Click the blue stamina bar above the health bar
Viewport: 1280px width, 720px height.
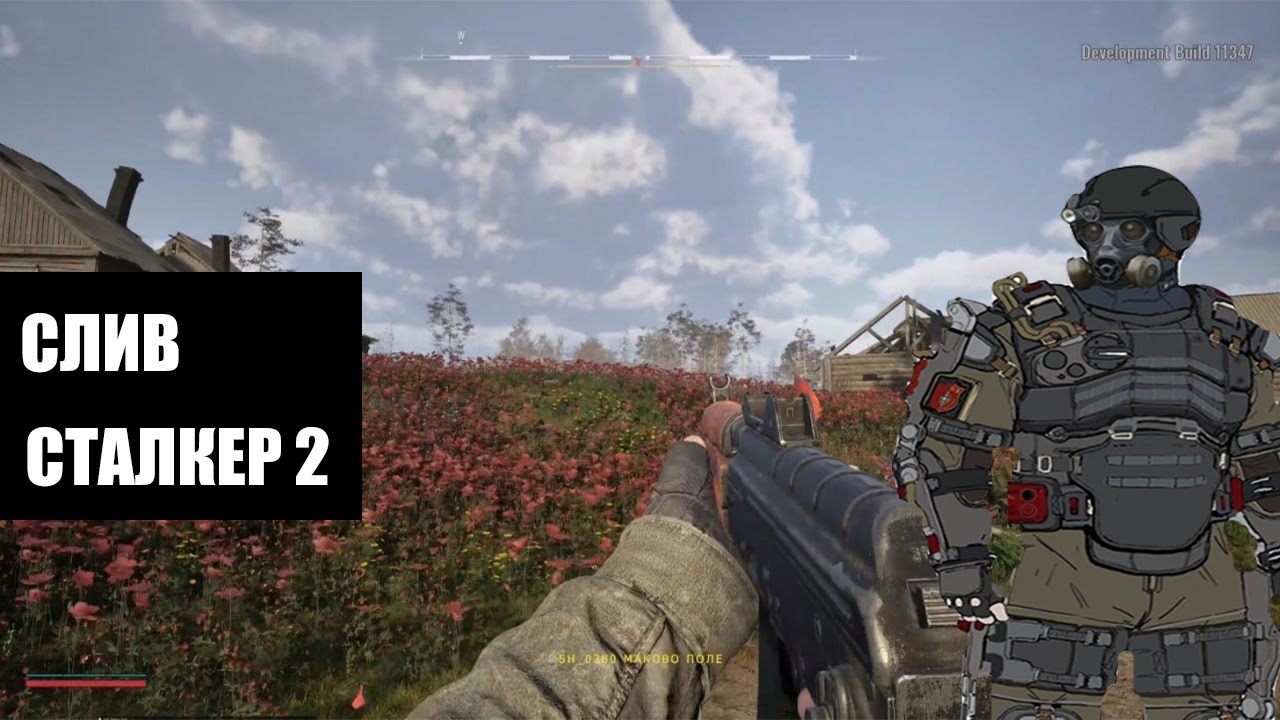pyautogui.click(x=85, y=676)
